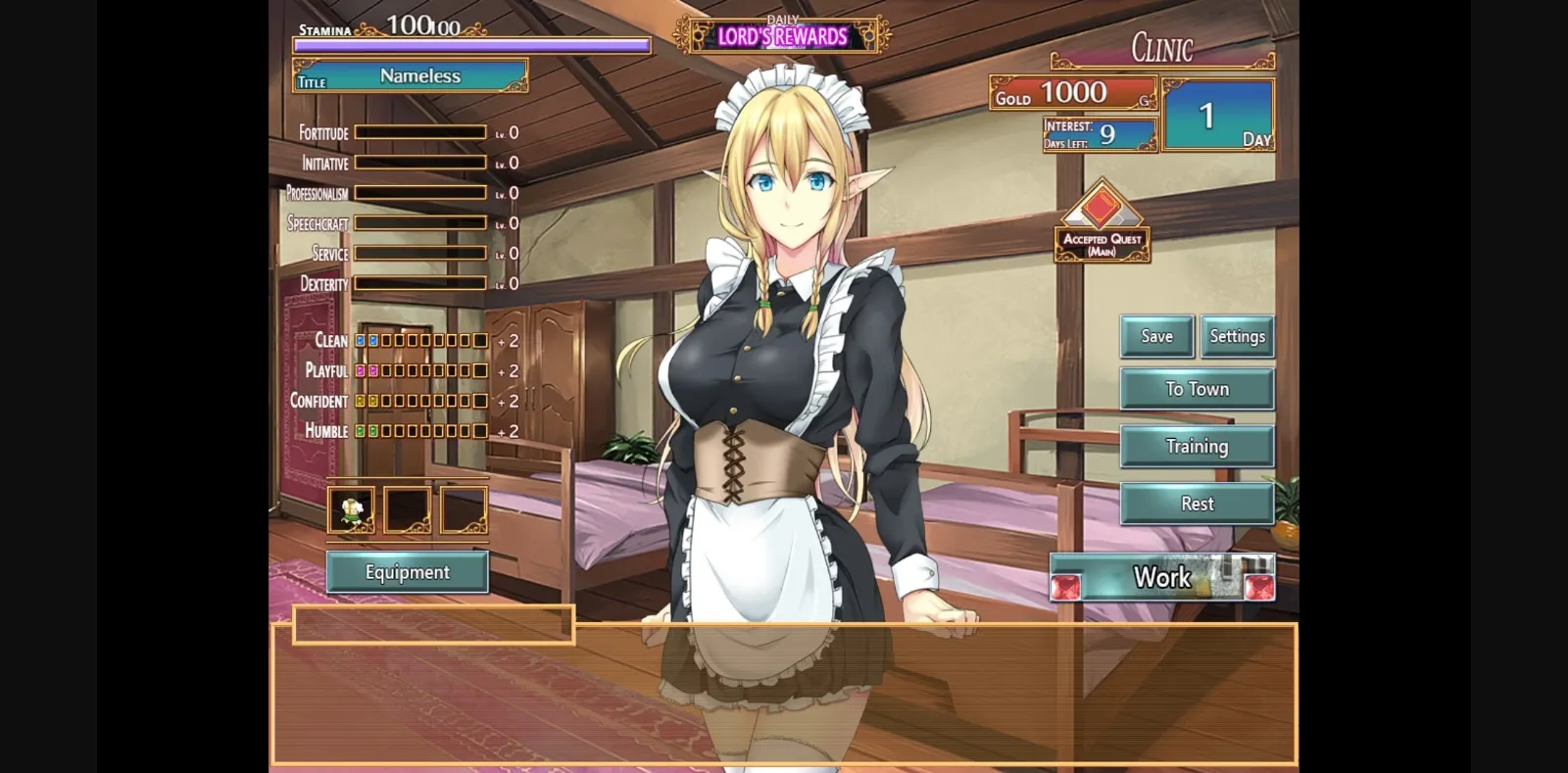Viewport: 1568px width, 773px height.
Task: Select the Training option
Action: coord(1197,446)
